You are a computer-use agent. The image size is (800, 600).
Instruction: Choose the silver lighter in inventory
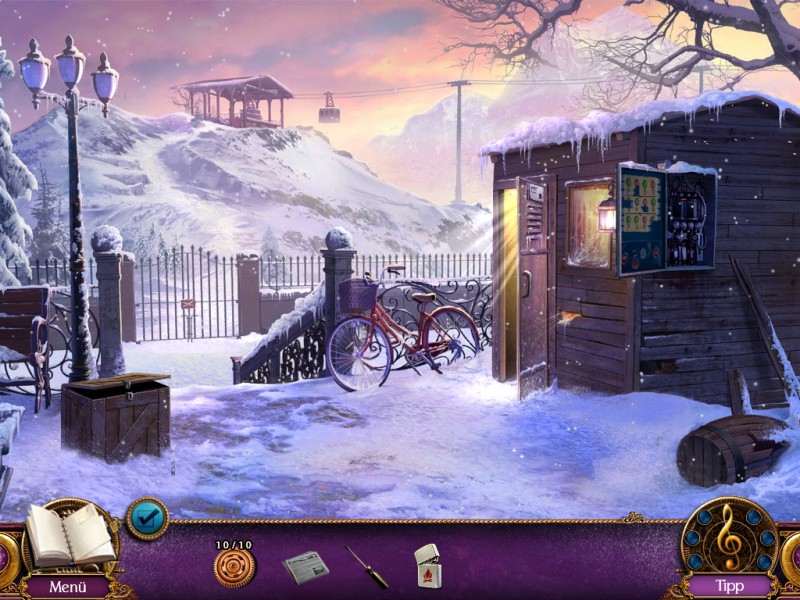point(427,566)
